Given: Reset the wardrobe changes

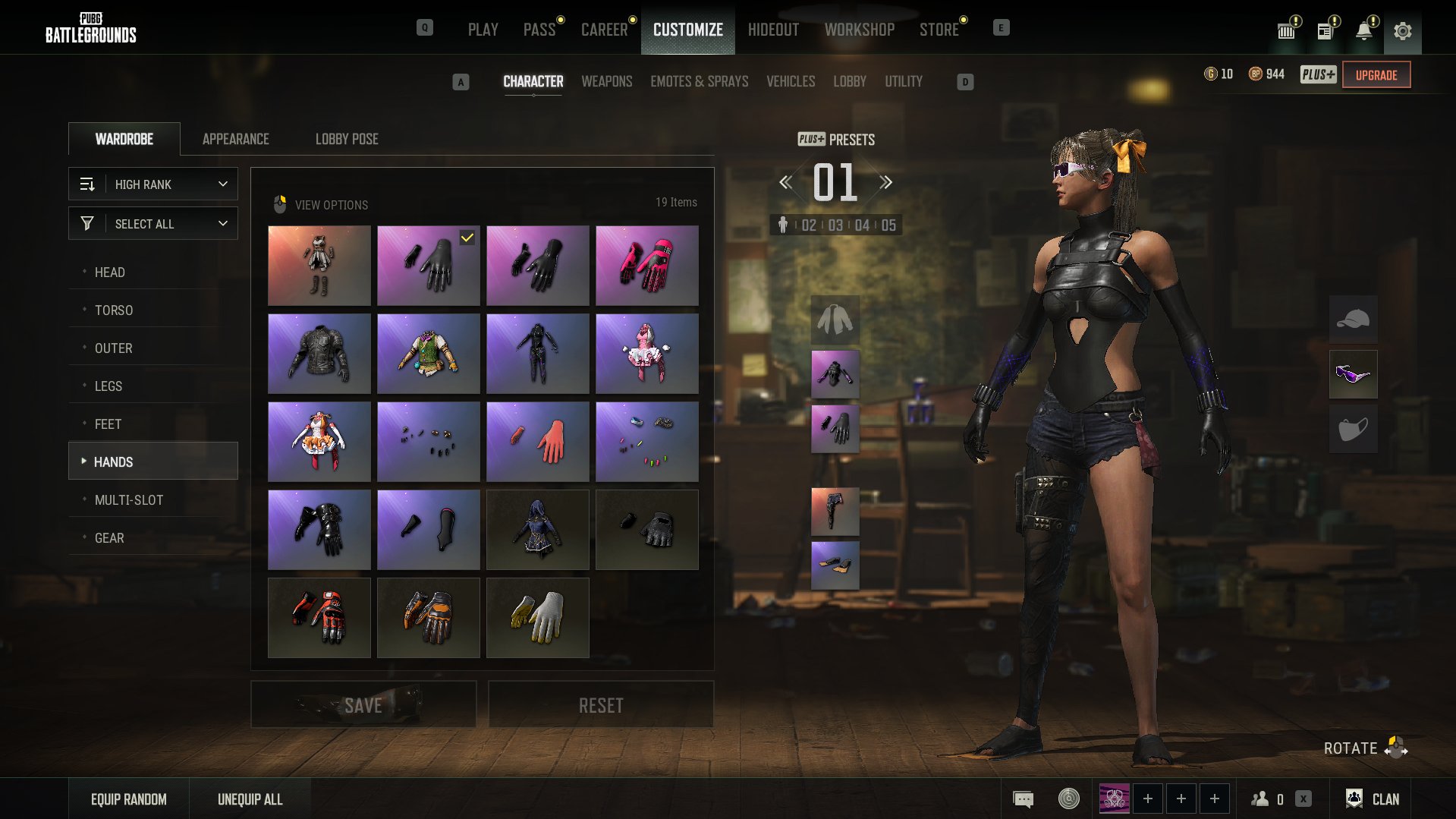Looking at the screenshot, I should point(600,704).
